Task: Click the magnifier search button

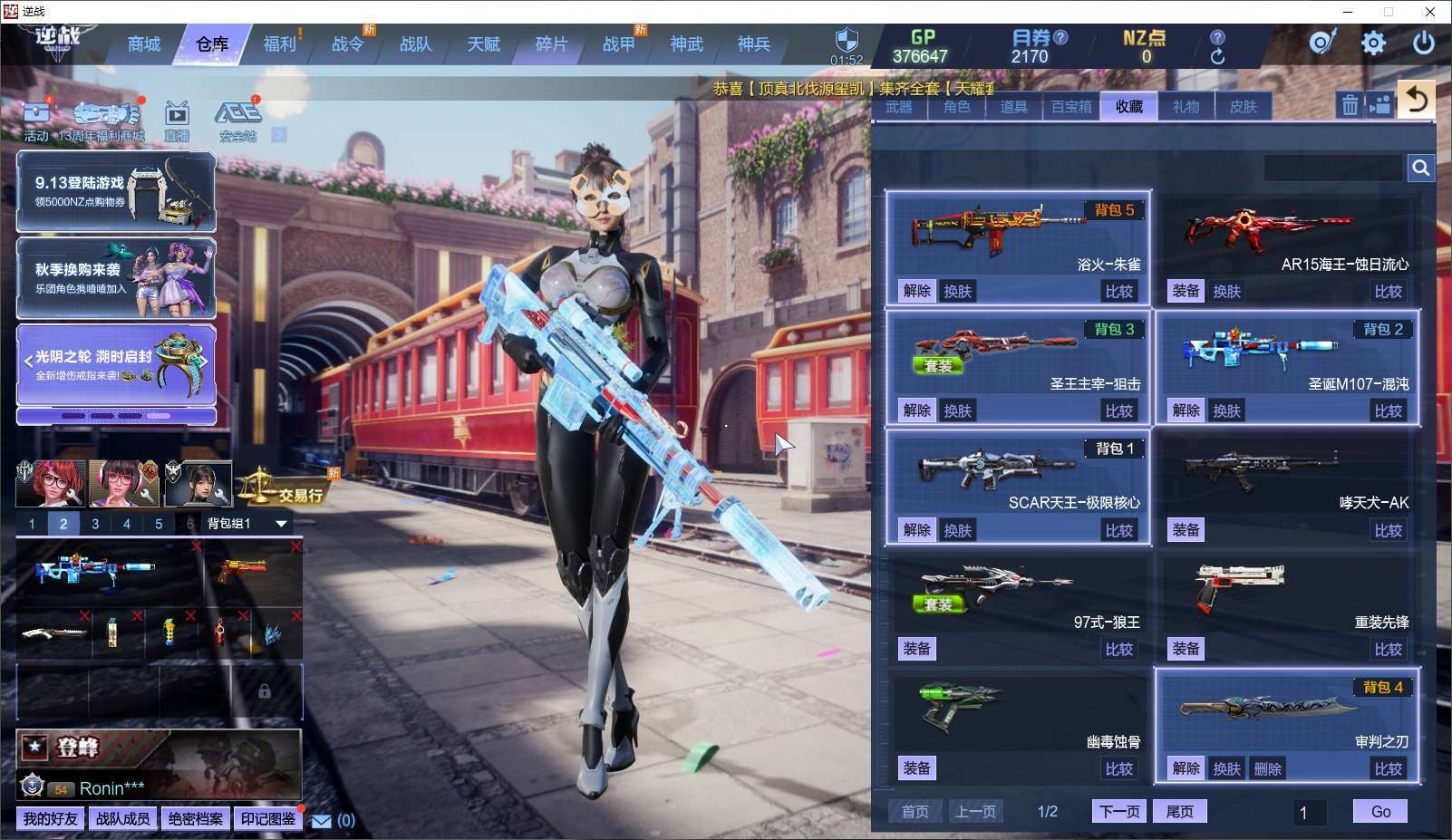Action: [1420, 168]
